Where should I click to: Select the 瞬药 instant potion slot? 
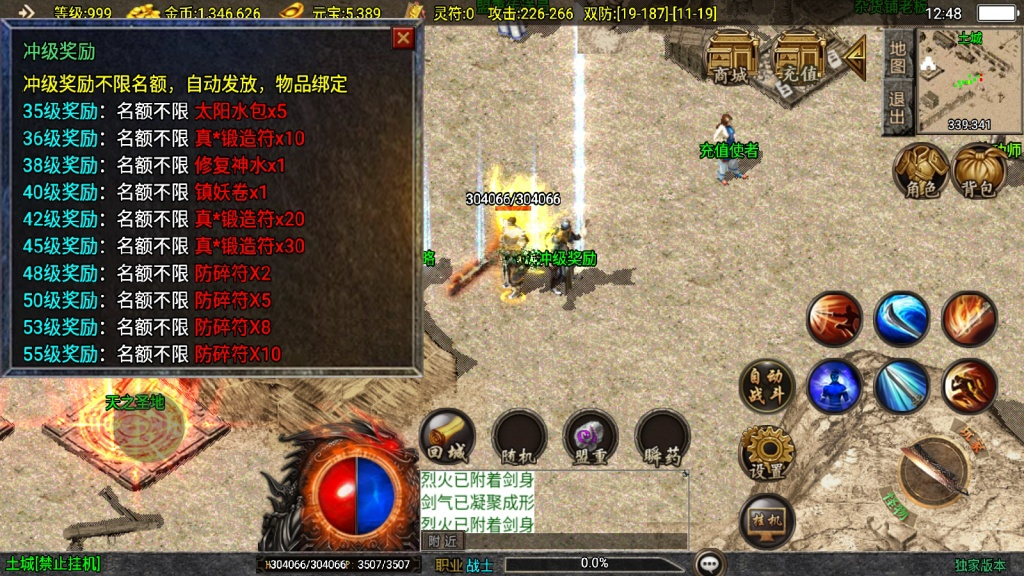tap(662, 437)
